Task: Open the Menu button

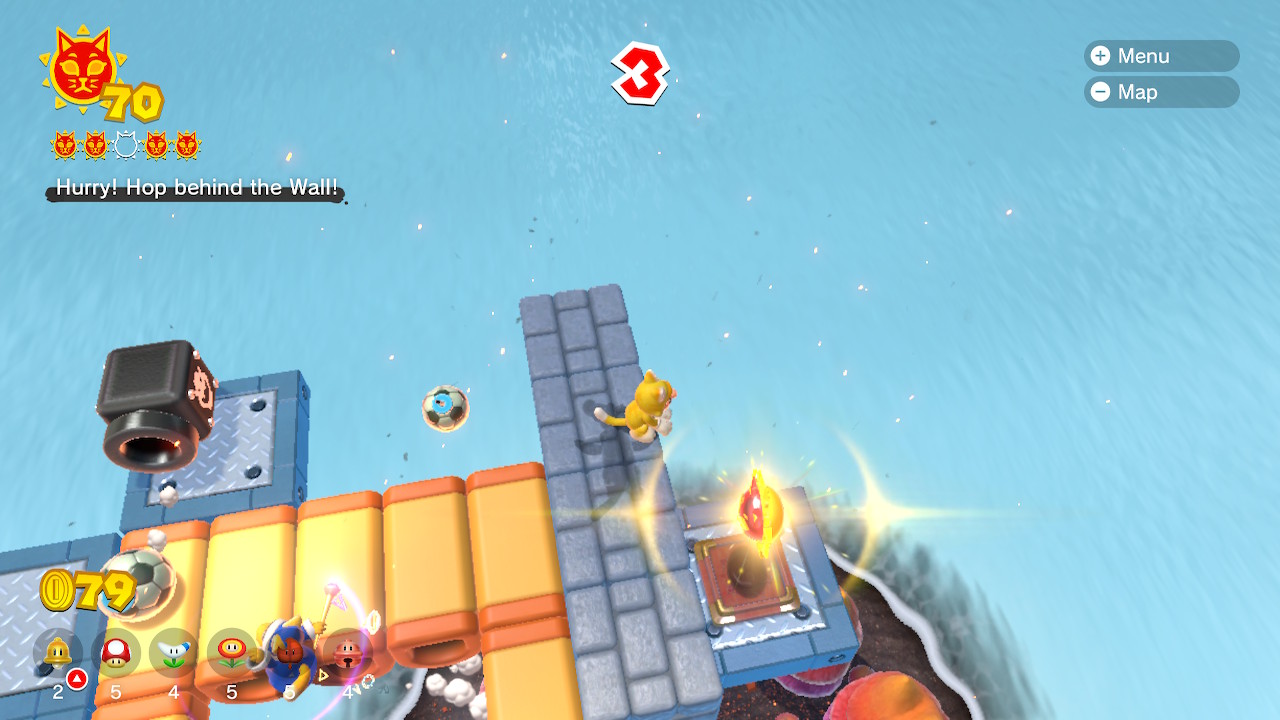Action: pos(1160,56)
